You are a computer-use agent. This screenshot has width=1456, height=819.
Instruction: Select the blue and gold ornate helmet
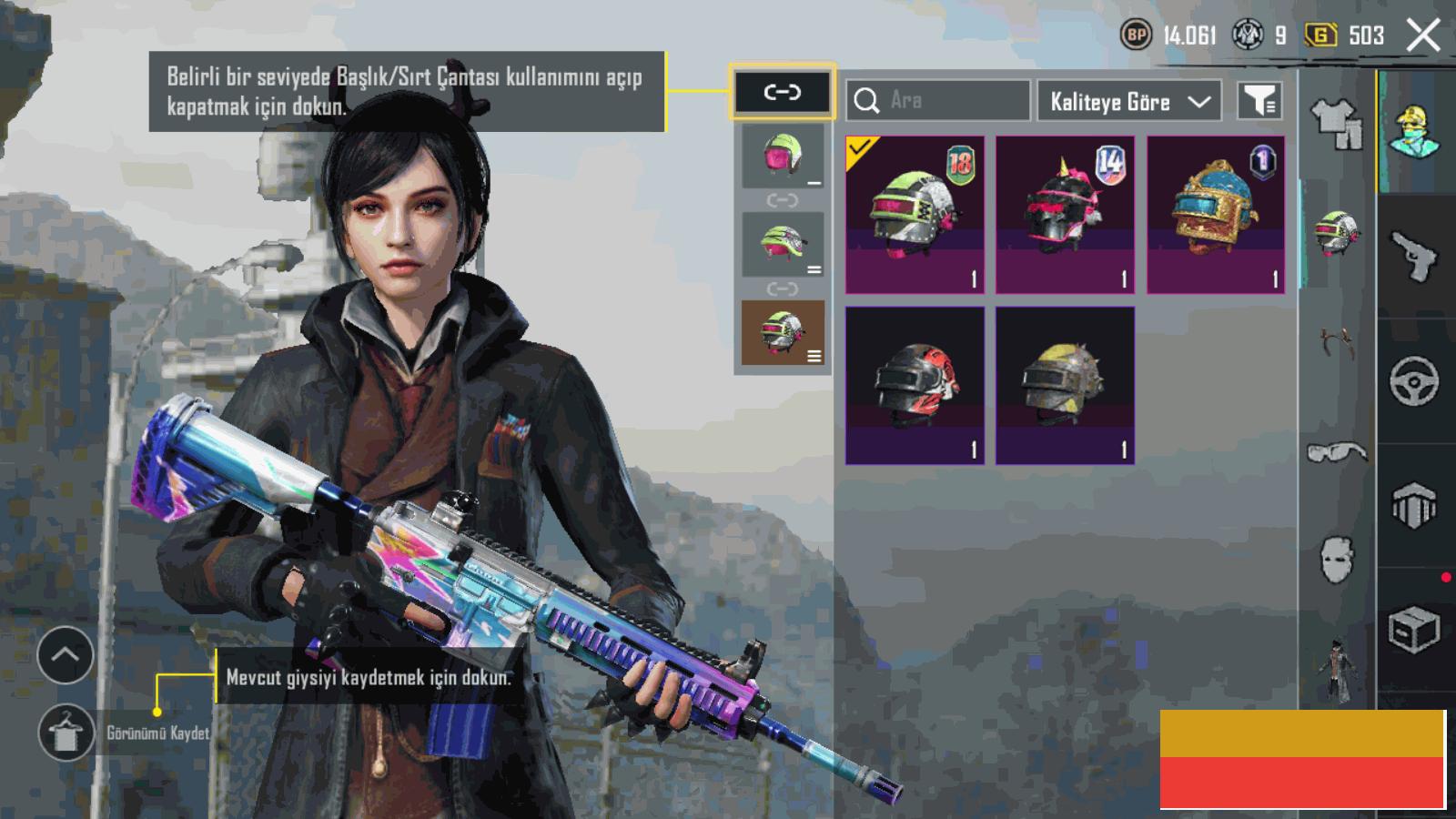(1216, 215)
